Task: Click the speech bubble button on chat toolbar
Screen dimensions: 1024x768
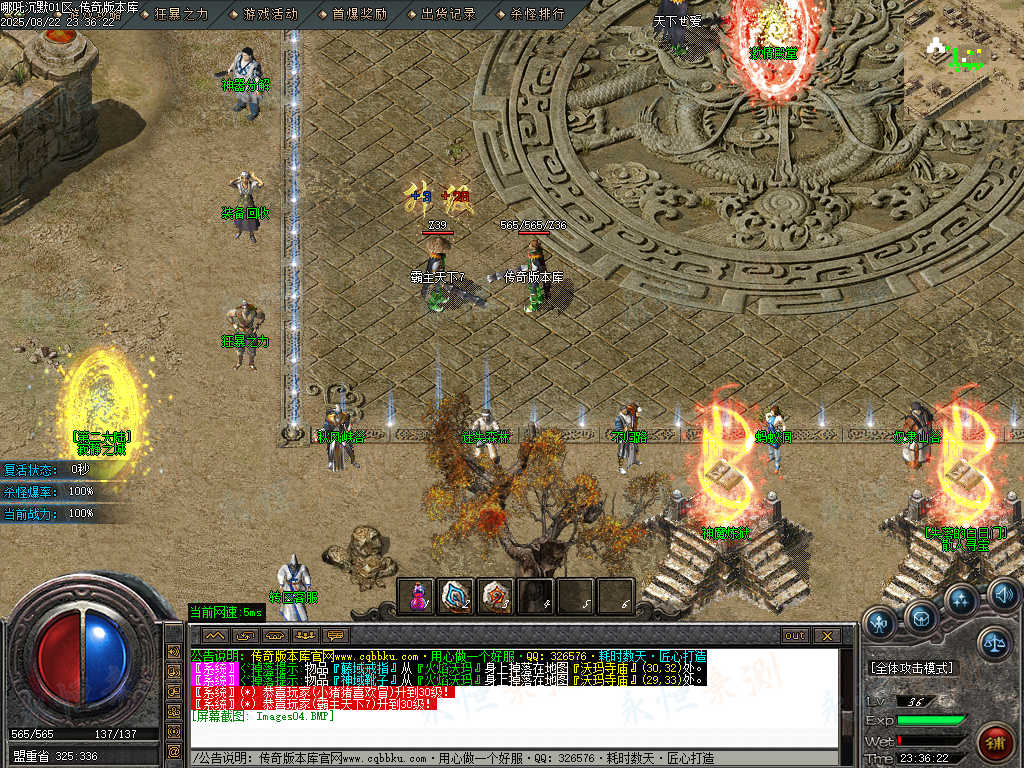Action: [335, 635]
